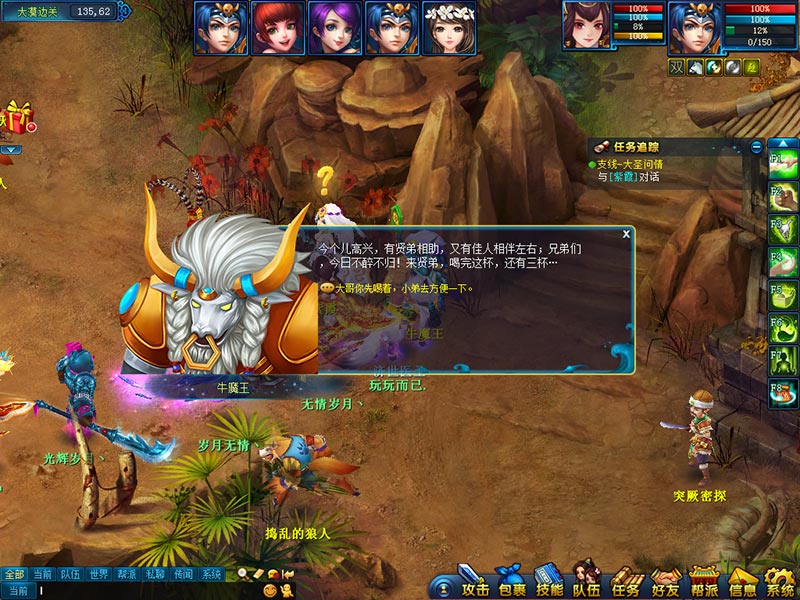Image resolution: width=800 pixels, height=600 pixels.
Task: Open the 帮派 guild panel
Action: [704, 582]
